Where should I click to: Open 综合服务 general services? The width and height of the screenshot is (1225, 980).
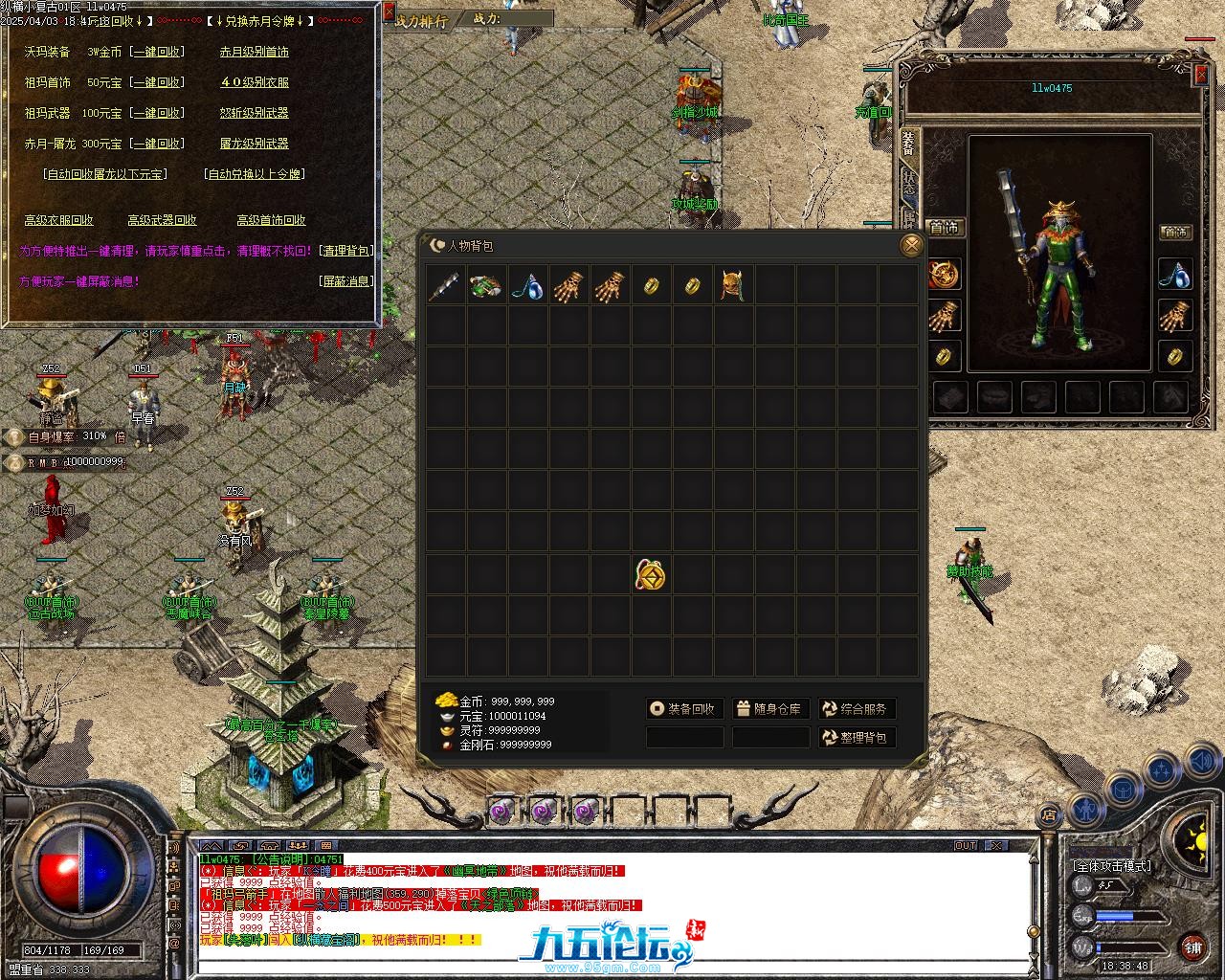pyautogui.click(x=857, y=709)
